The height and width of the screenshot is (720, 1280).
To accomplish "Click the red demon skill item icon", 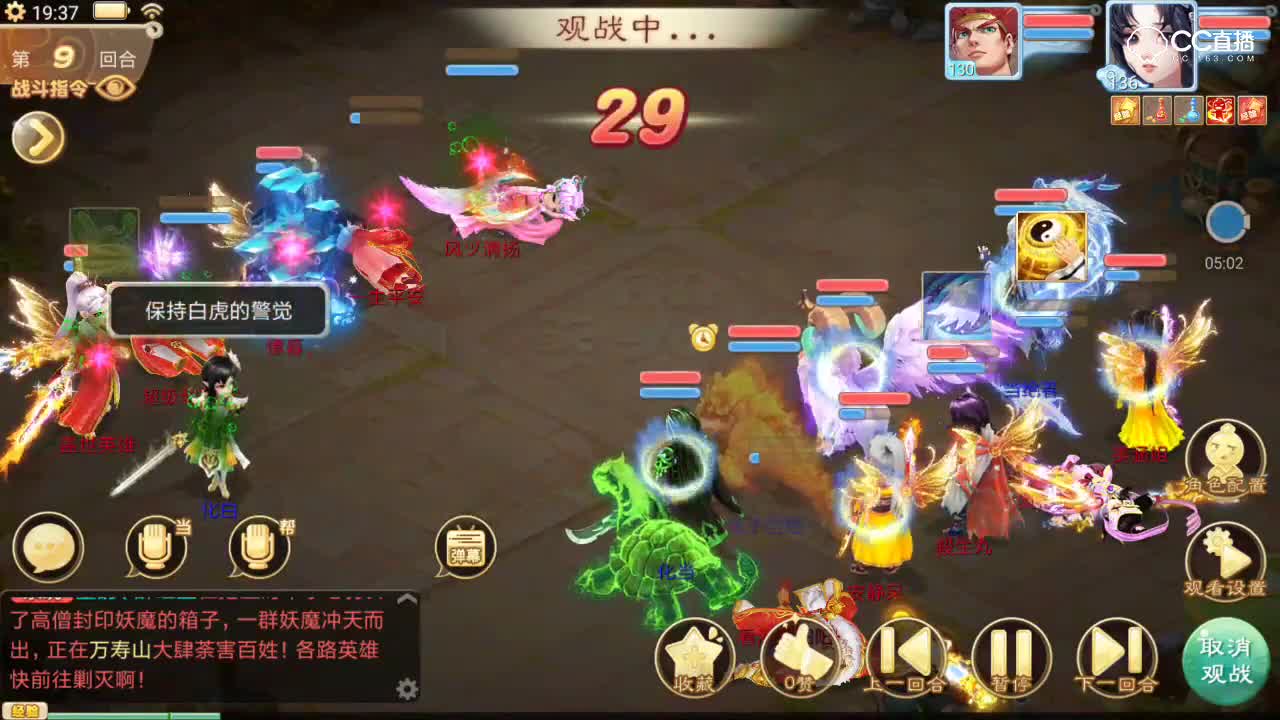I will [x=1221, y=110].
